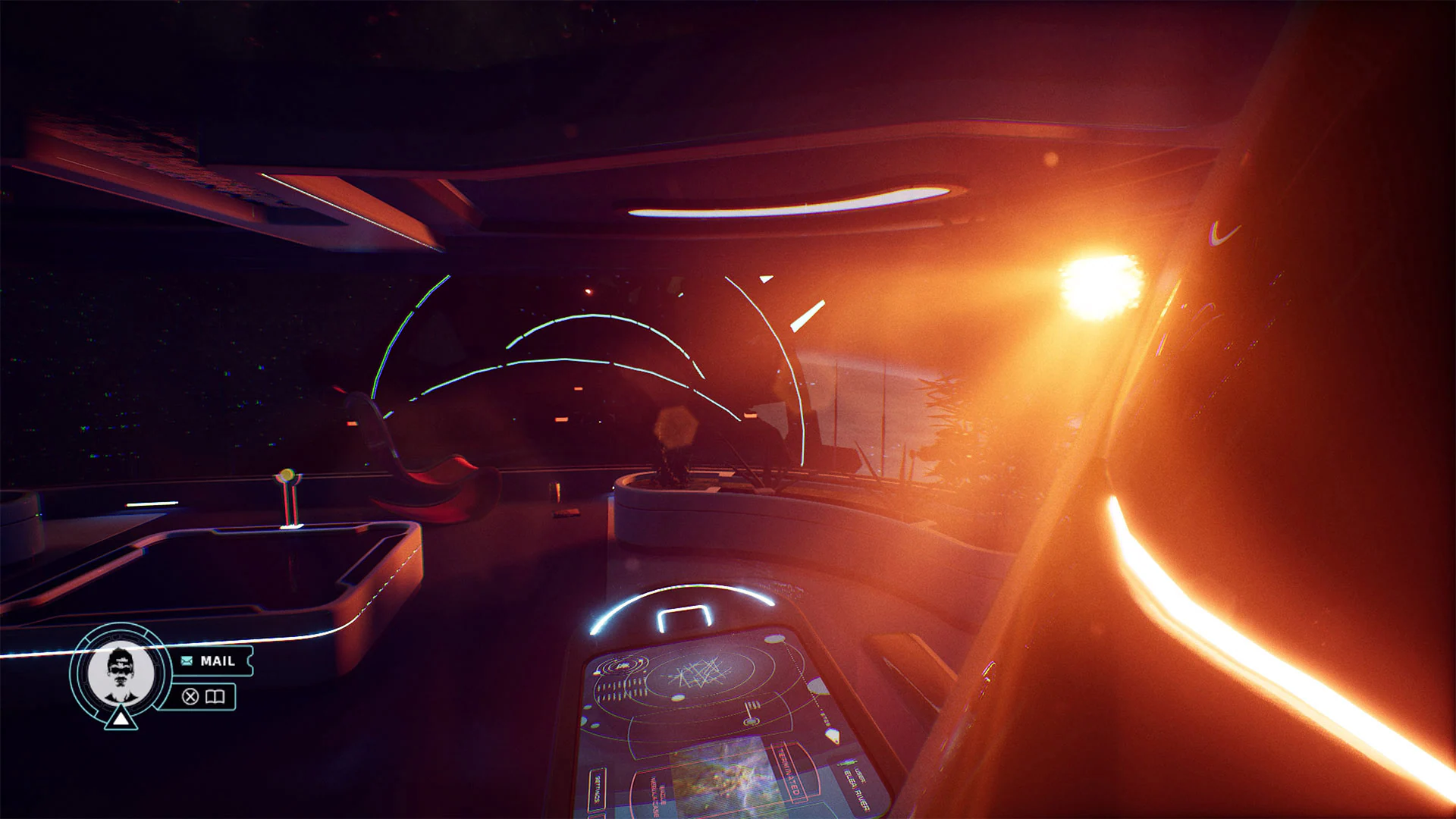The image size is (1456, 819).
Task: Click the small user icon beside ELEA RIVER
Action: click(x=849, y=764)
